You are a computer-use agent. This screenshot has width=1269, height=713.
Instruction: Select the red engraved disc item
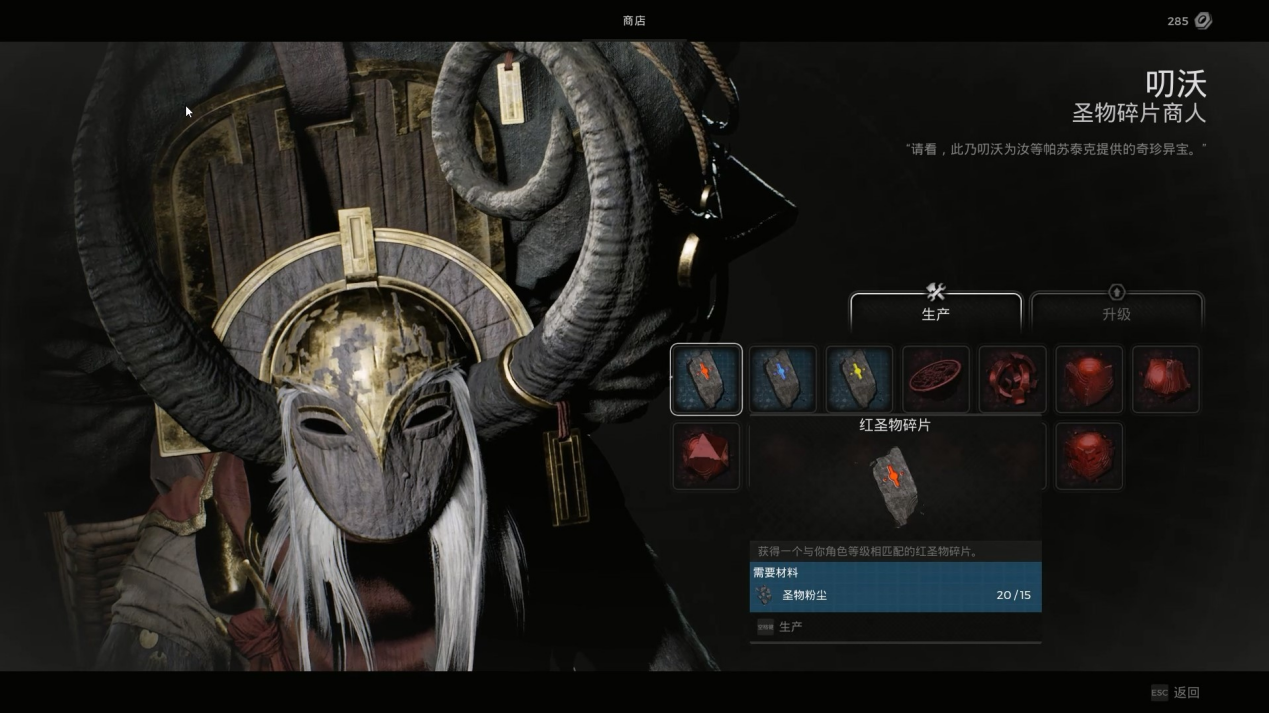[936, 379]
